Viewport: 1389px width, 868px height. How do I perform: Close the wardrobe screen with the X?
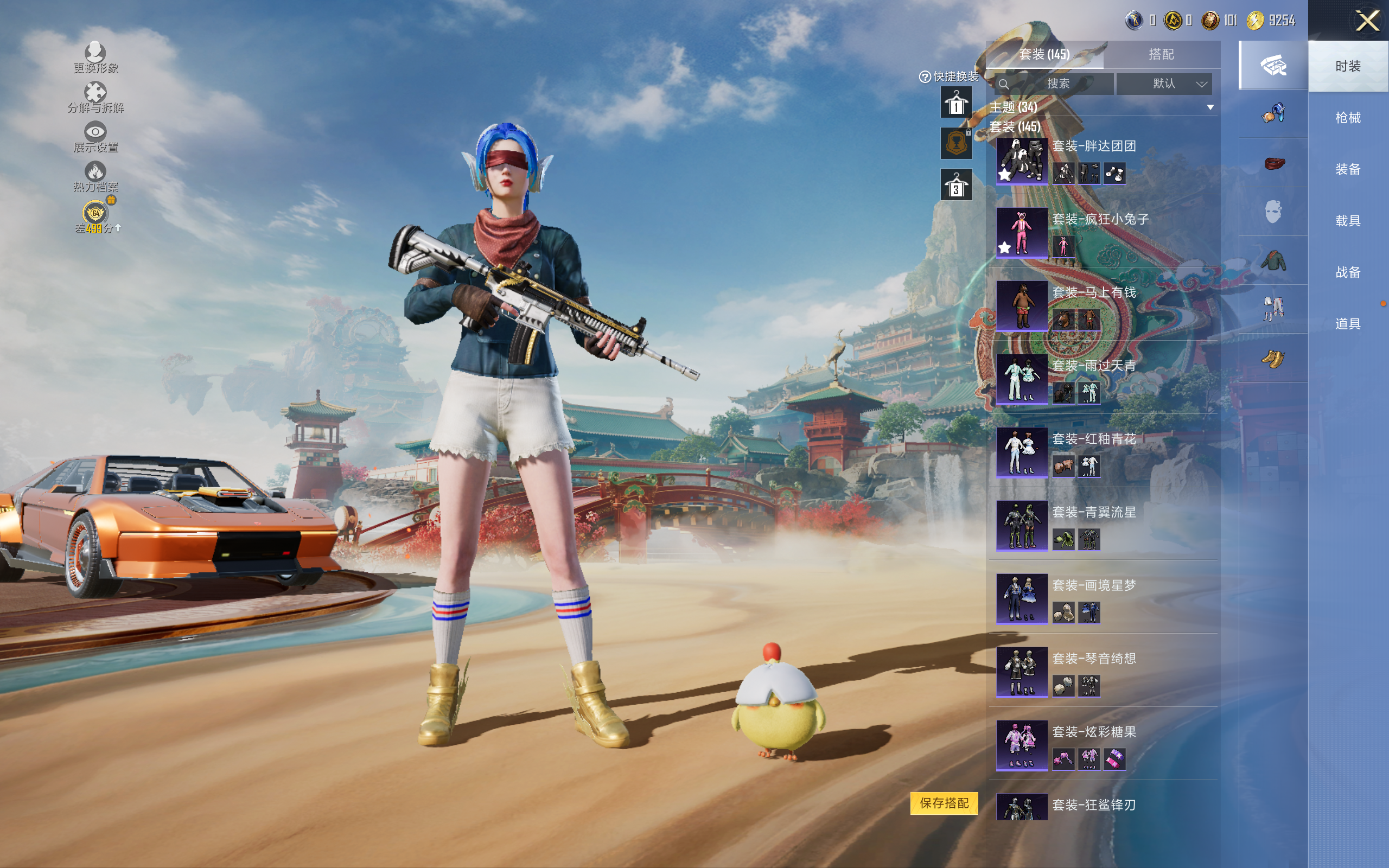click(x=1367, y=21)
